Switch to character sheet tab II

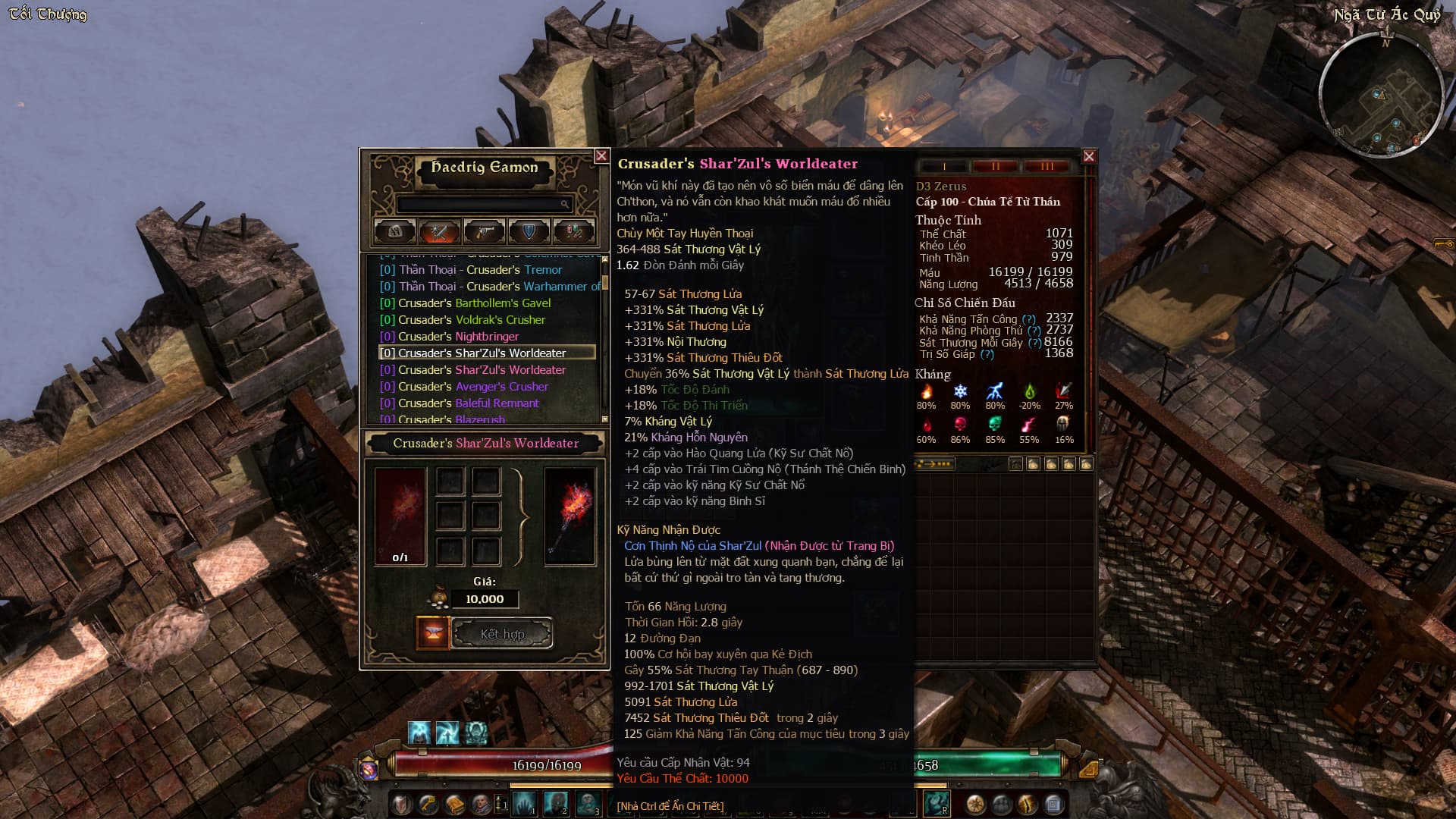(x=995, y=166)
